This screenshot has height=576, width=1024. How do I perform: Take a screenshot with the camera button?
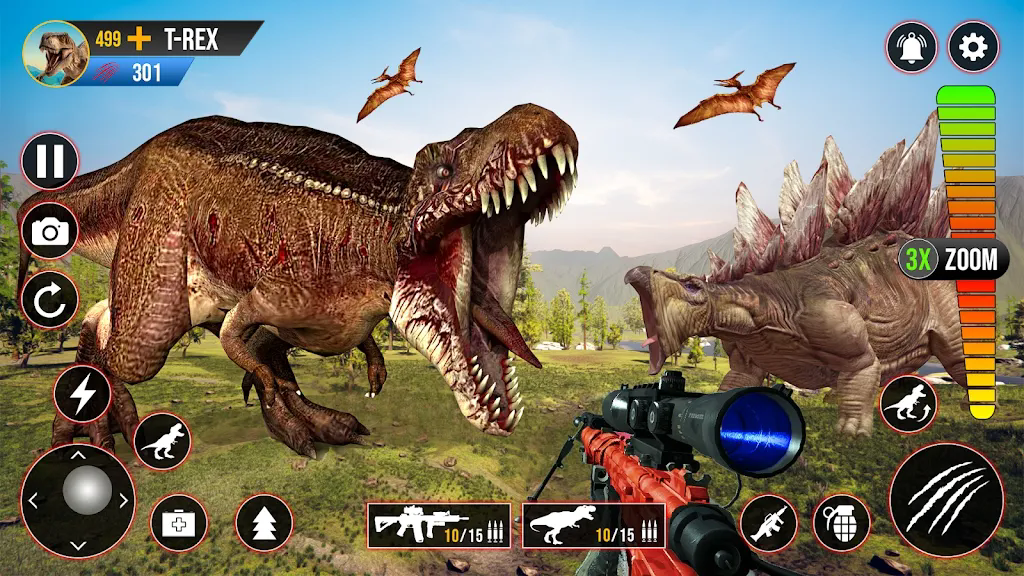coord(49,232)
